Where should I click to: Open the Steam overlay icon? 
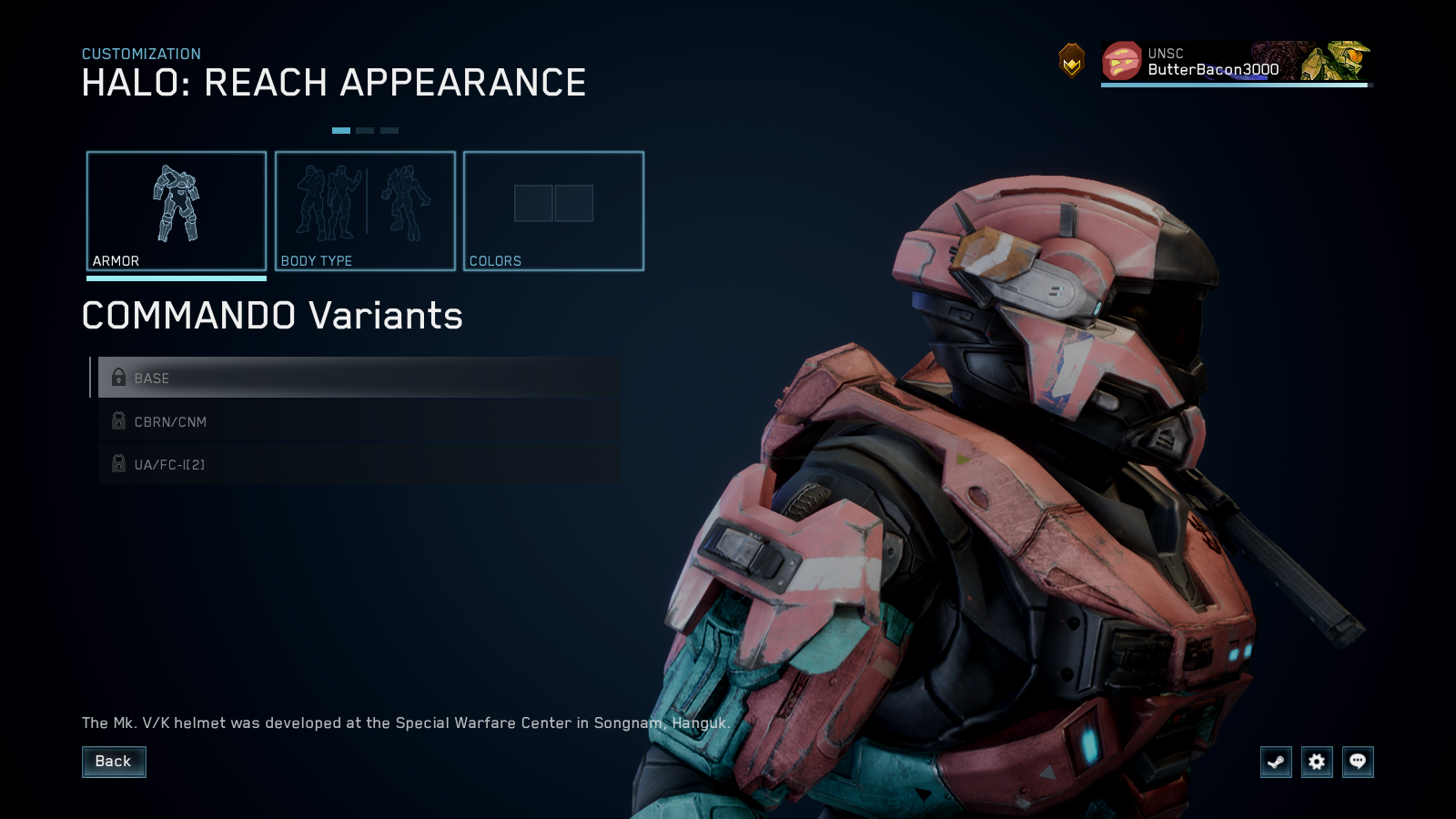tap(1275, 763)
